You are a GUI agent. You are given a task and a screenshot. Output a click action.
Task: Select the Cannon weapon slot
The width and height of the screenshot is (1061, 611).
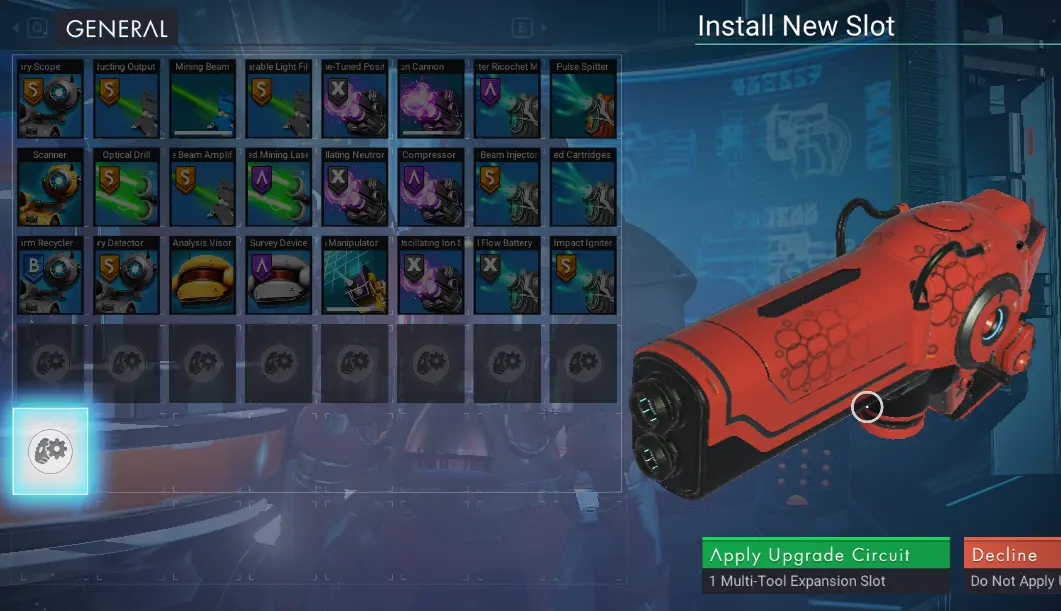coord(430,100)
